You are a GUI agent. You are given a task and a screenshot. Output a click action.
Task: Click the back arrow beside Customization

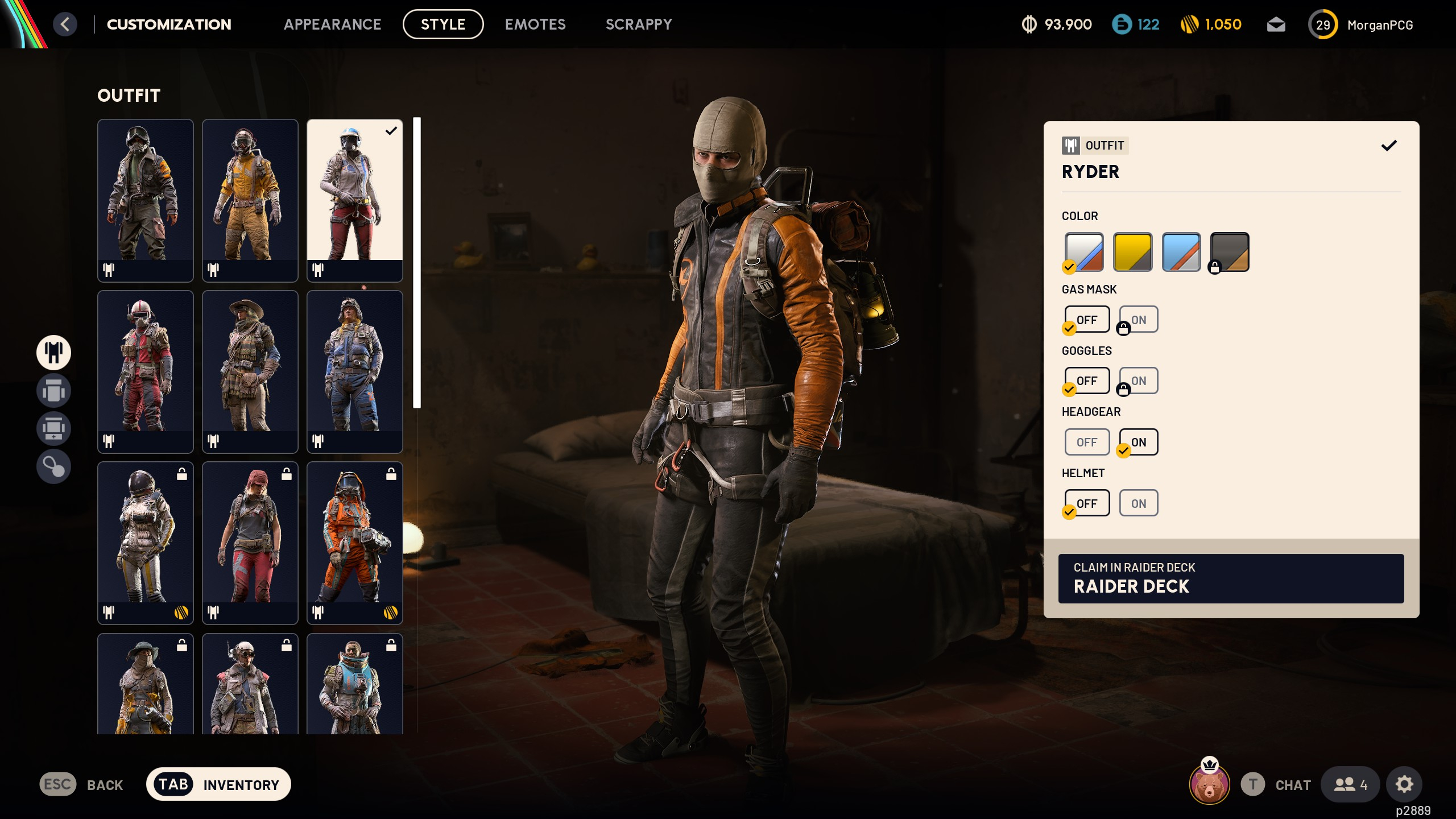[65, 24]
